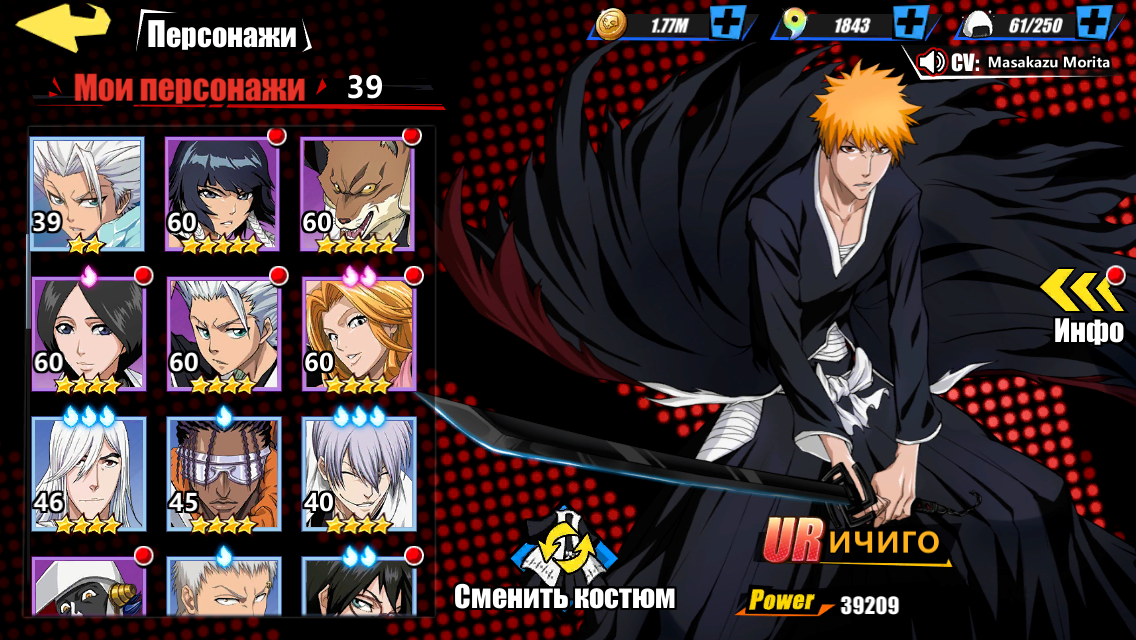Choose the orange-haired woman character portrait
Screen dimensions: 1136x640
pyautogui.click(x=357, y=333)
